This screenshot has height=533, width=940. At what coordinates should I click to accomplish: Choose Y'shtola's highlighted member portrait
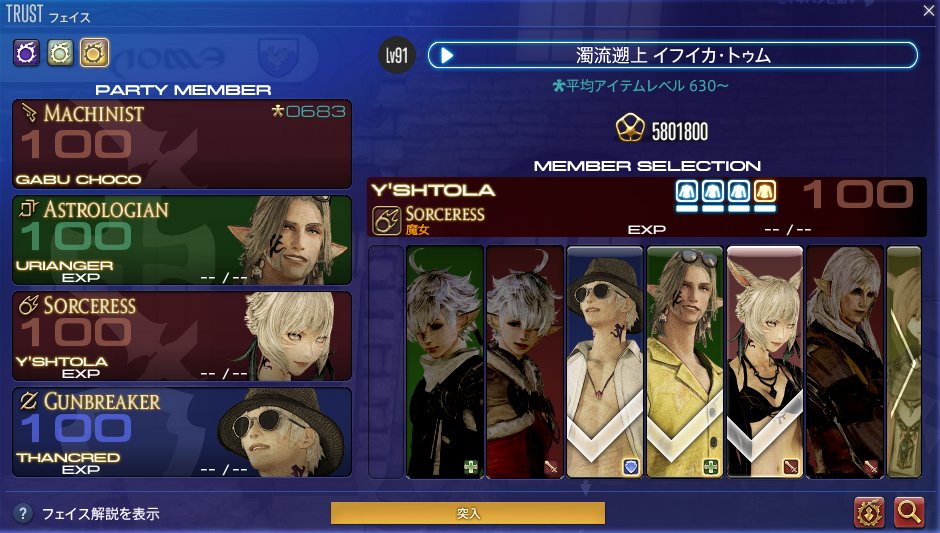[x=765, y=360]
